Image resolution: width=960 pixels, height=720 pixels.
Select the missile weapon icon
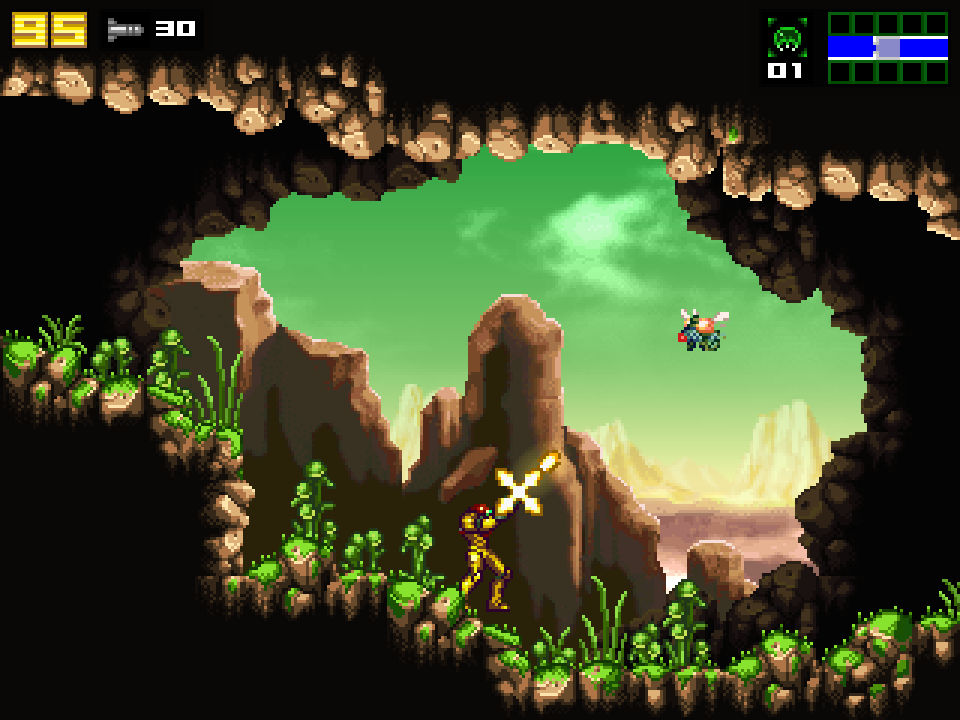[x=126, y=30]
